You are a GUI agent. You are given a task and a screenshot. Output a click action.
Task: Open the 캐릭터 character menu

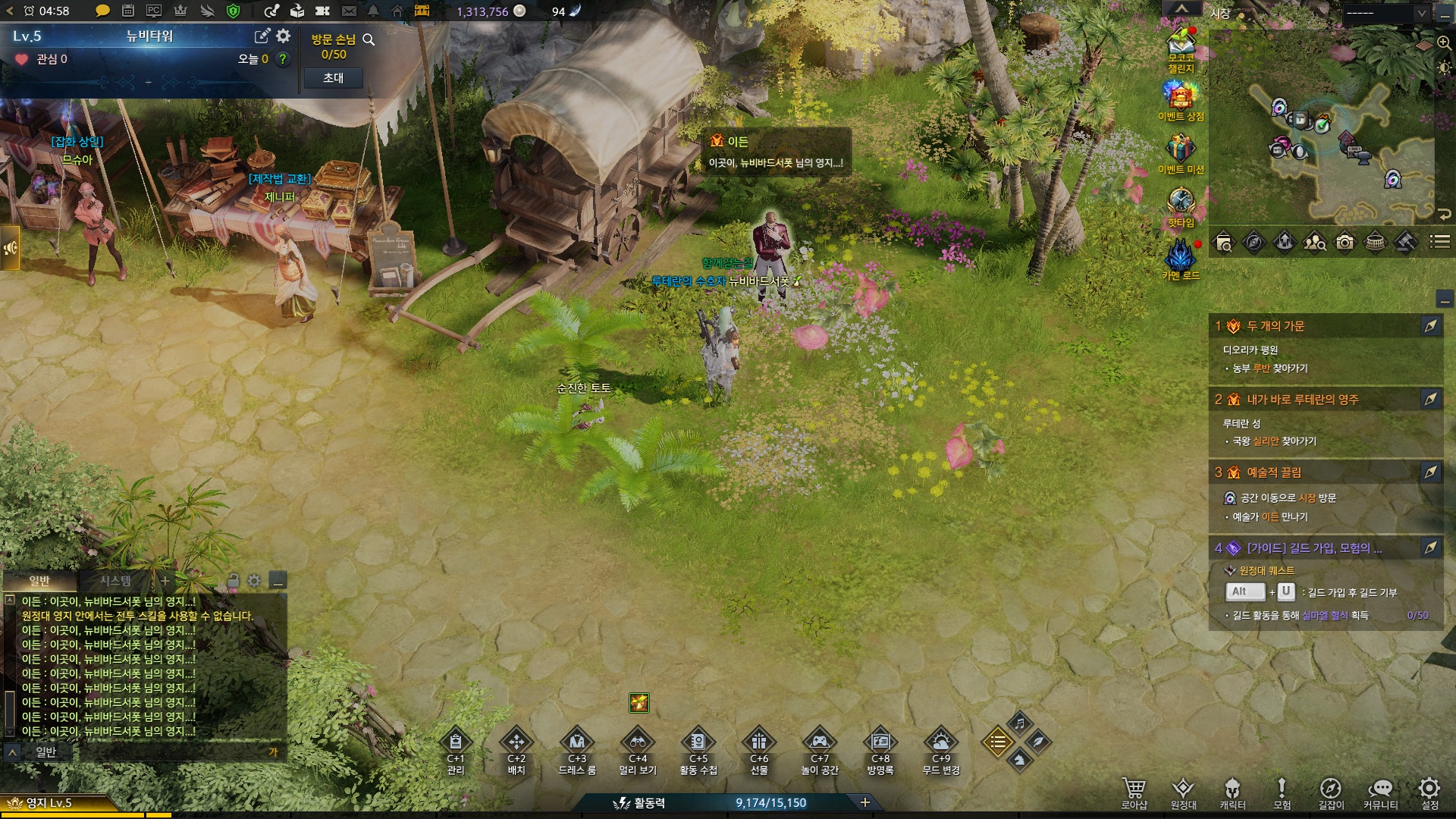pyautogui.click(x=1232, y=789)
